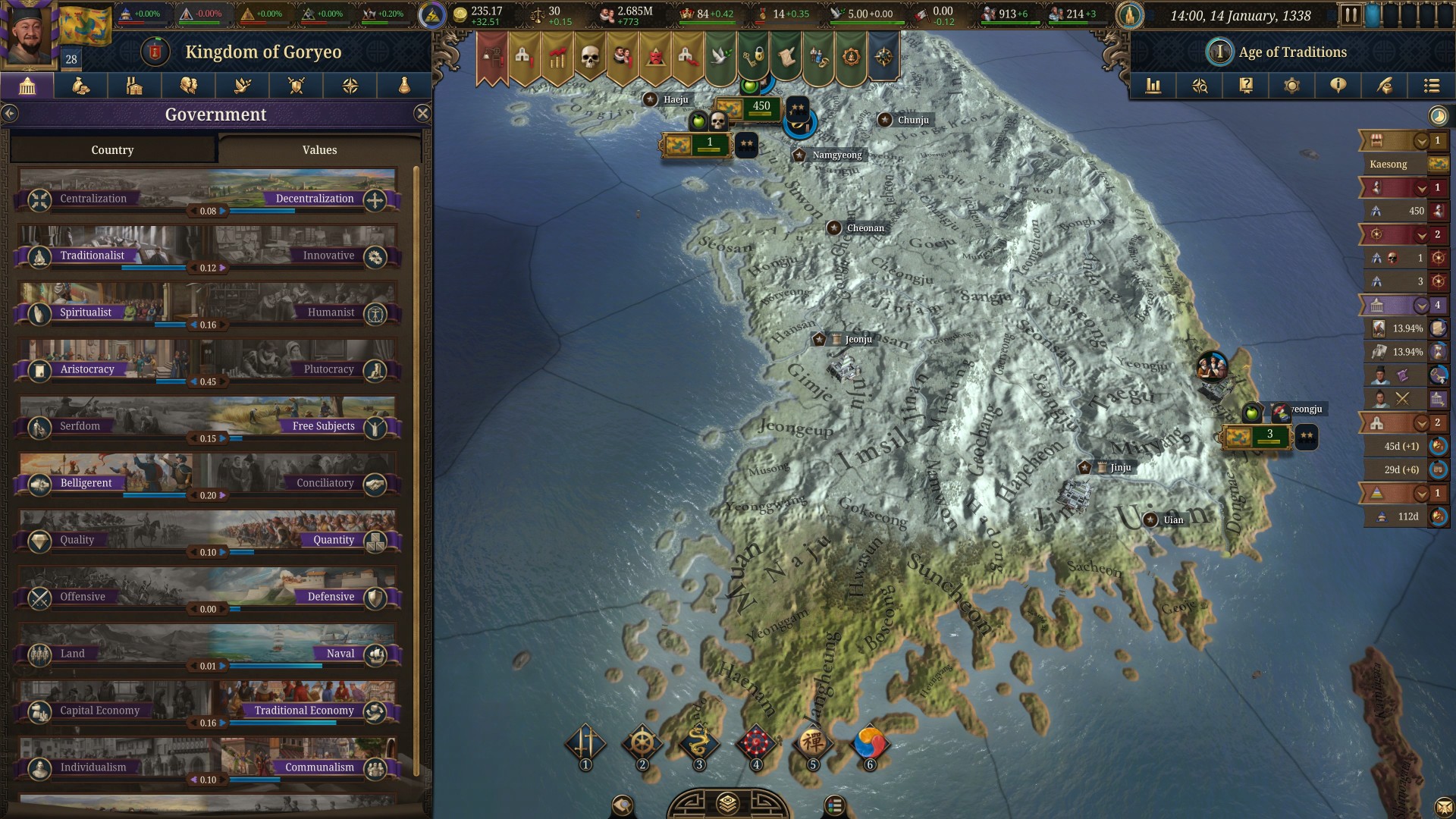
Task: Select the Innovative societal value
Action: [x=375, y=257]
